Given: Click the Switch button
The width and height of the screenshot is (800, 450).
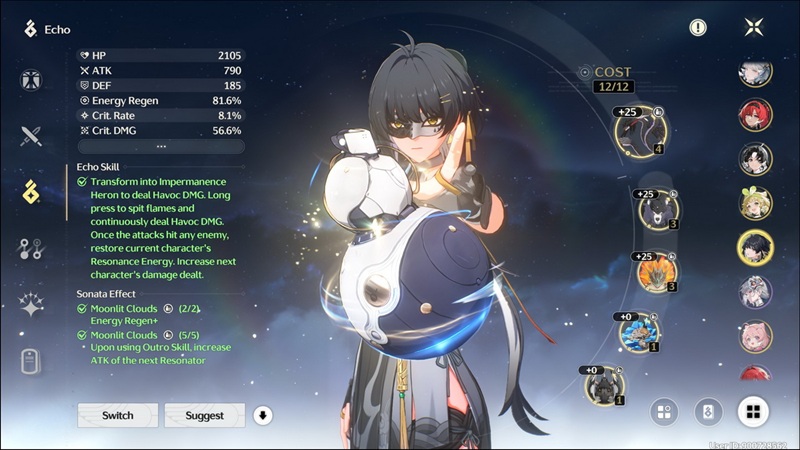Looking at the screenshot, I should click(x=118, y=414).
